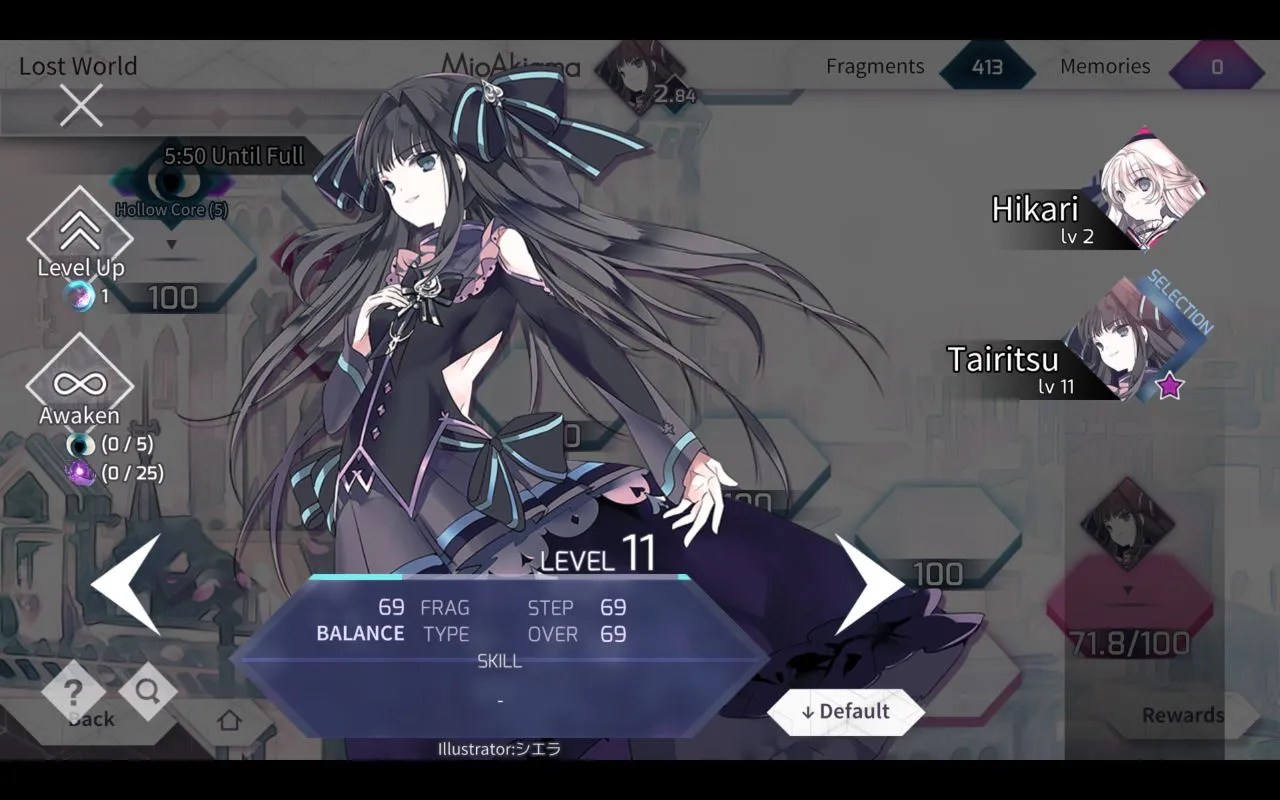Open the Memories counter showing 0
This screenshot has height=800, width=1280.
coord(1218,66)
